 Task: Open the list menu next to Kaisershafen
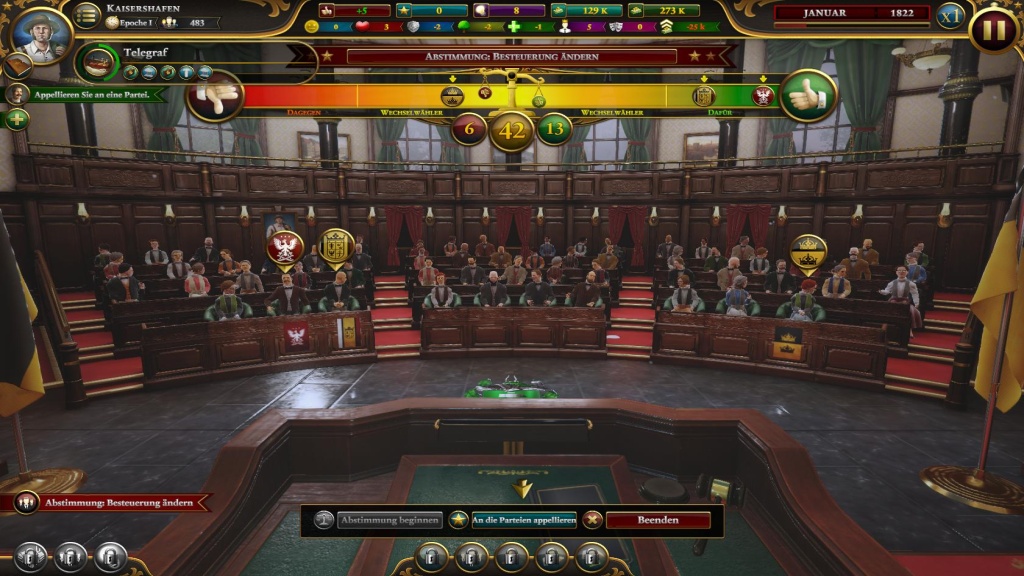tap(88, 15)
